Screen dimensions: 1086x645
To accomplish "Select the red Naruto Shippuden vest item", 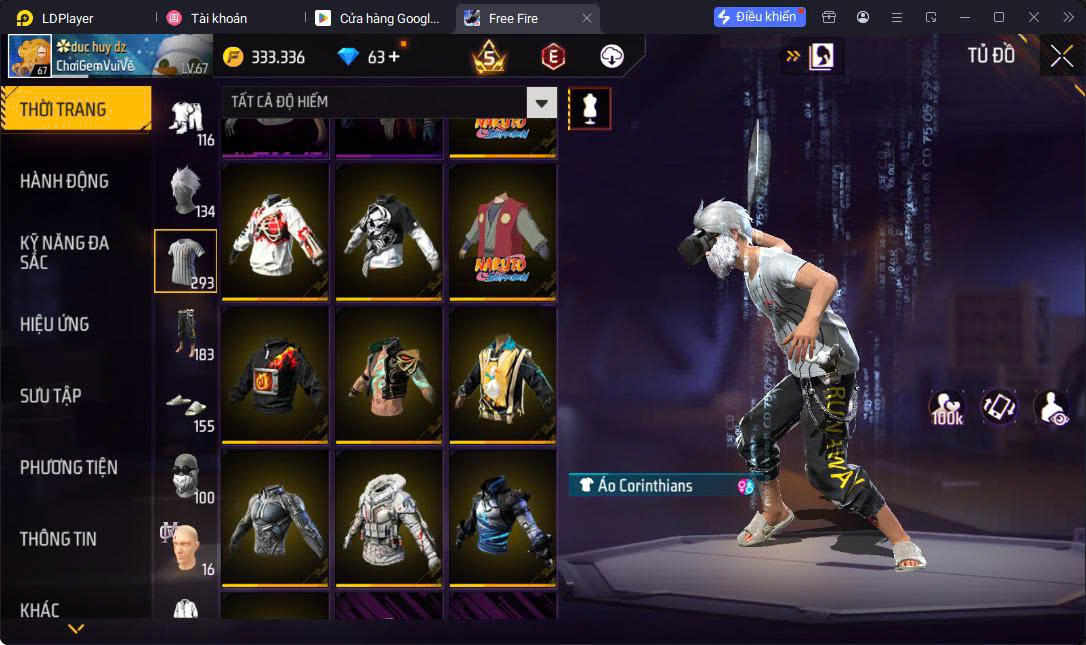I will click(503, 230).
